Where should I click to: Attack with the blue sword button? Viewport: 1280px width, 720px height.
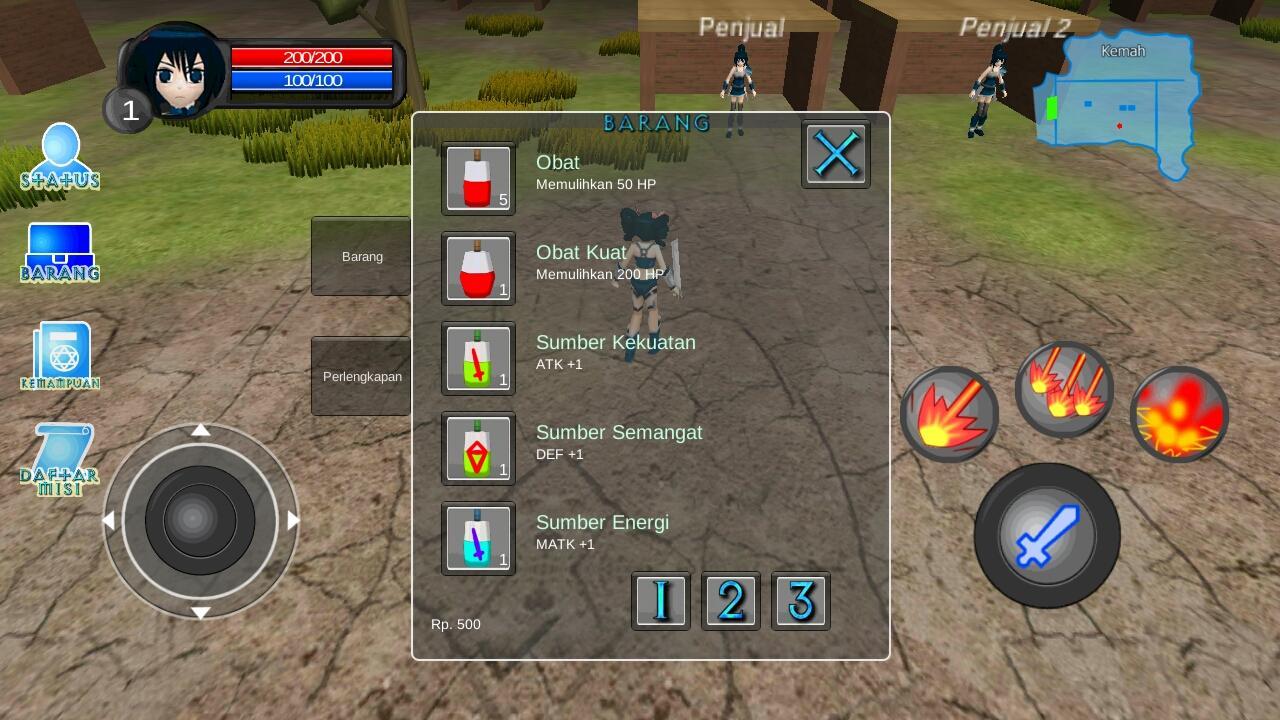[1047, 535]
